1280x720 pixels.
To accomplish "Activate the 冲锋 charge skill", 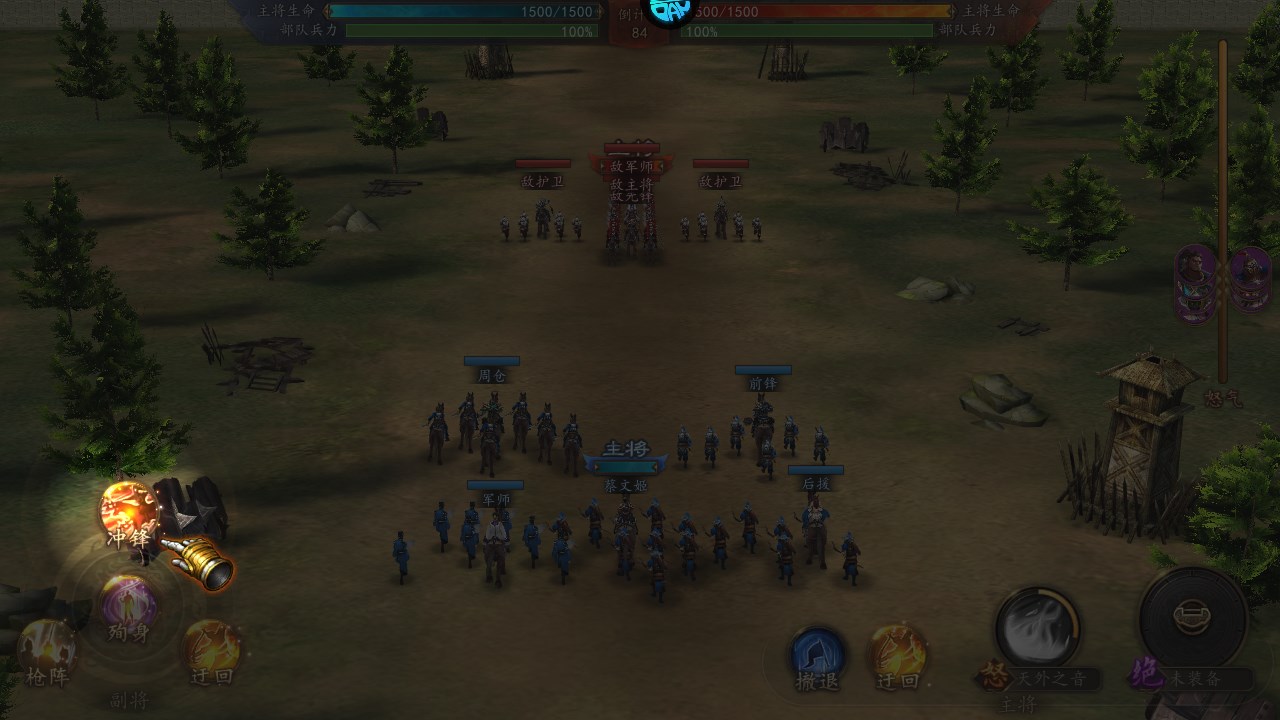I will coord(130,510).
